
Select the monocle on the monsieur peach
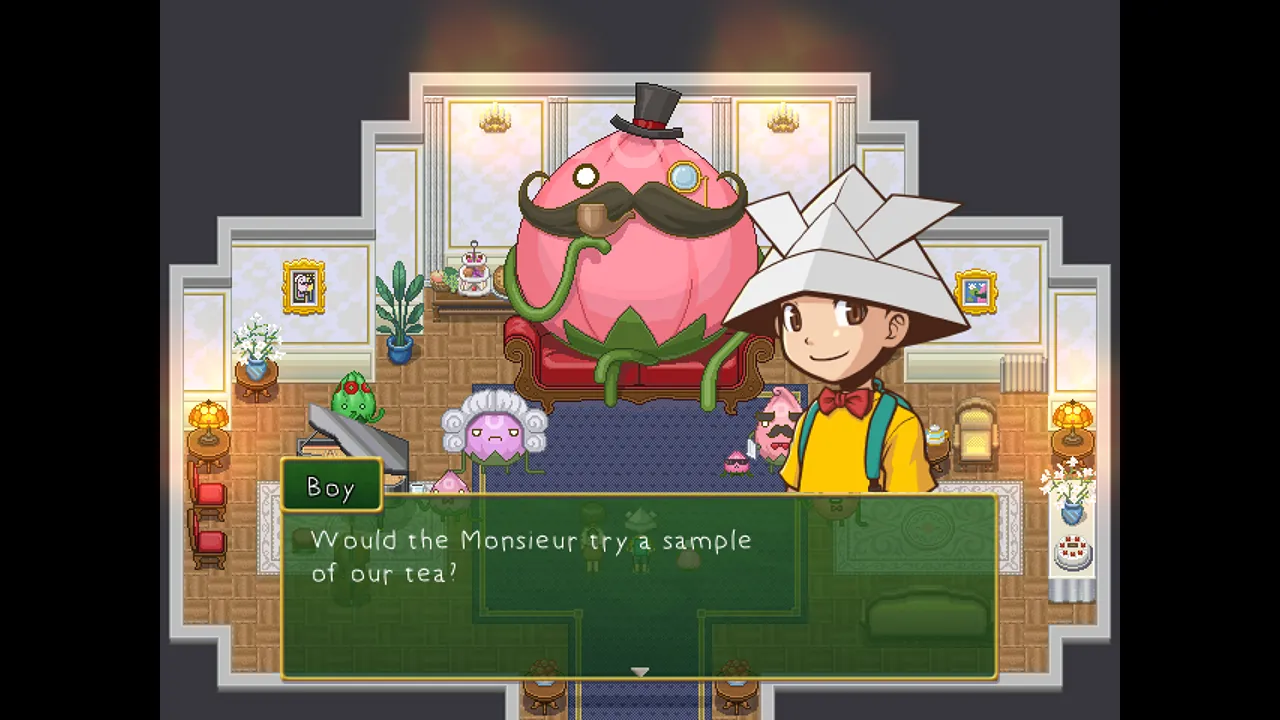pyautogui.click(x=684, y=178)
